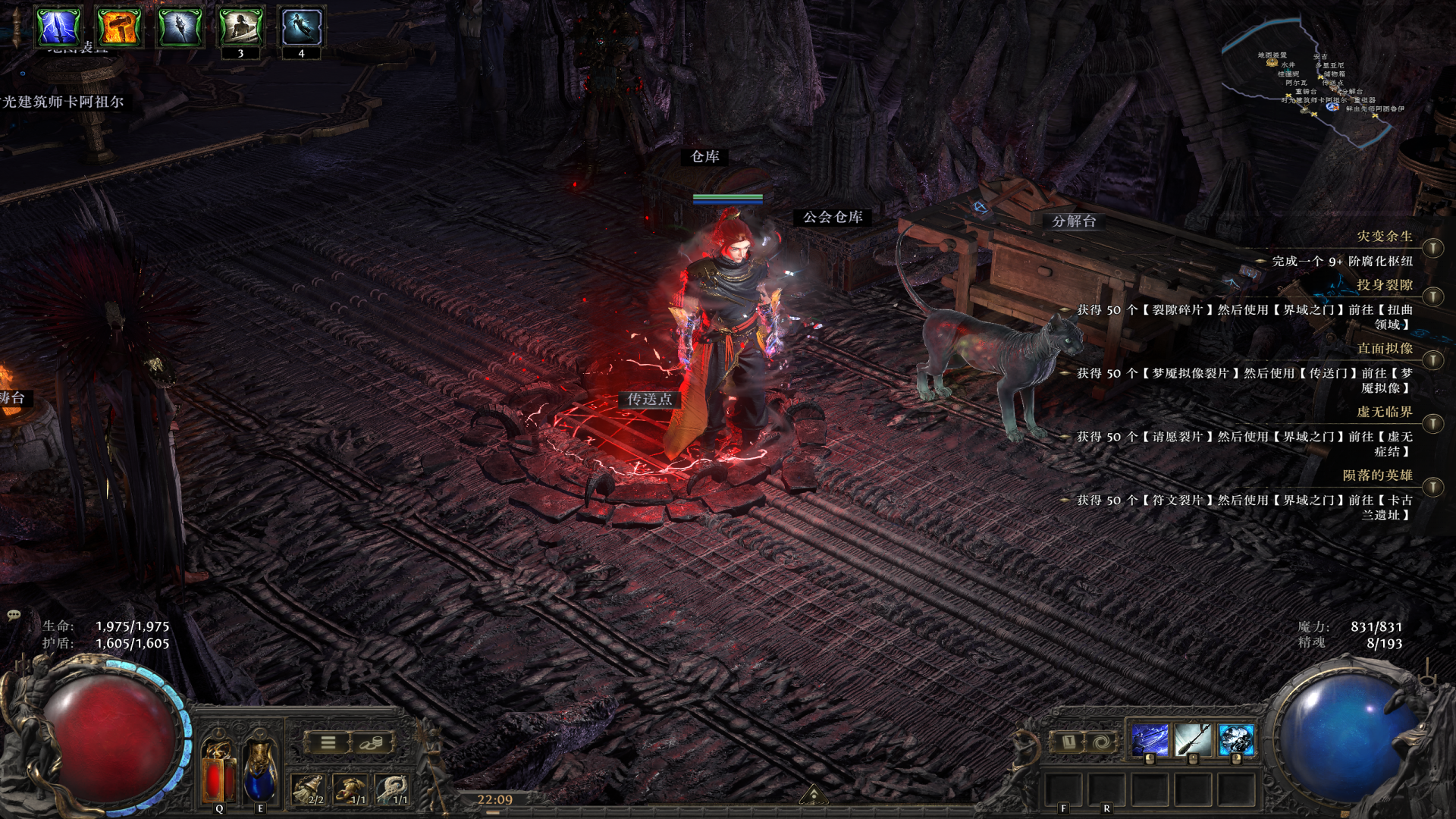Image resolution: width=1456 pixels, height=819 pixels.
Task: Select the flaming hammer buff icon
Action: pos(119,27)
